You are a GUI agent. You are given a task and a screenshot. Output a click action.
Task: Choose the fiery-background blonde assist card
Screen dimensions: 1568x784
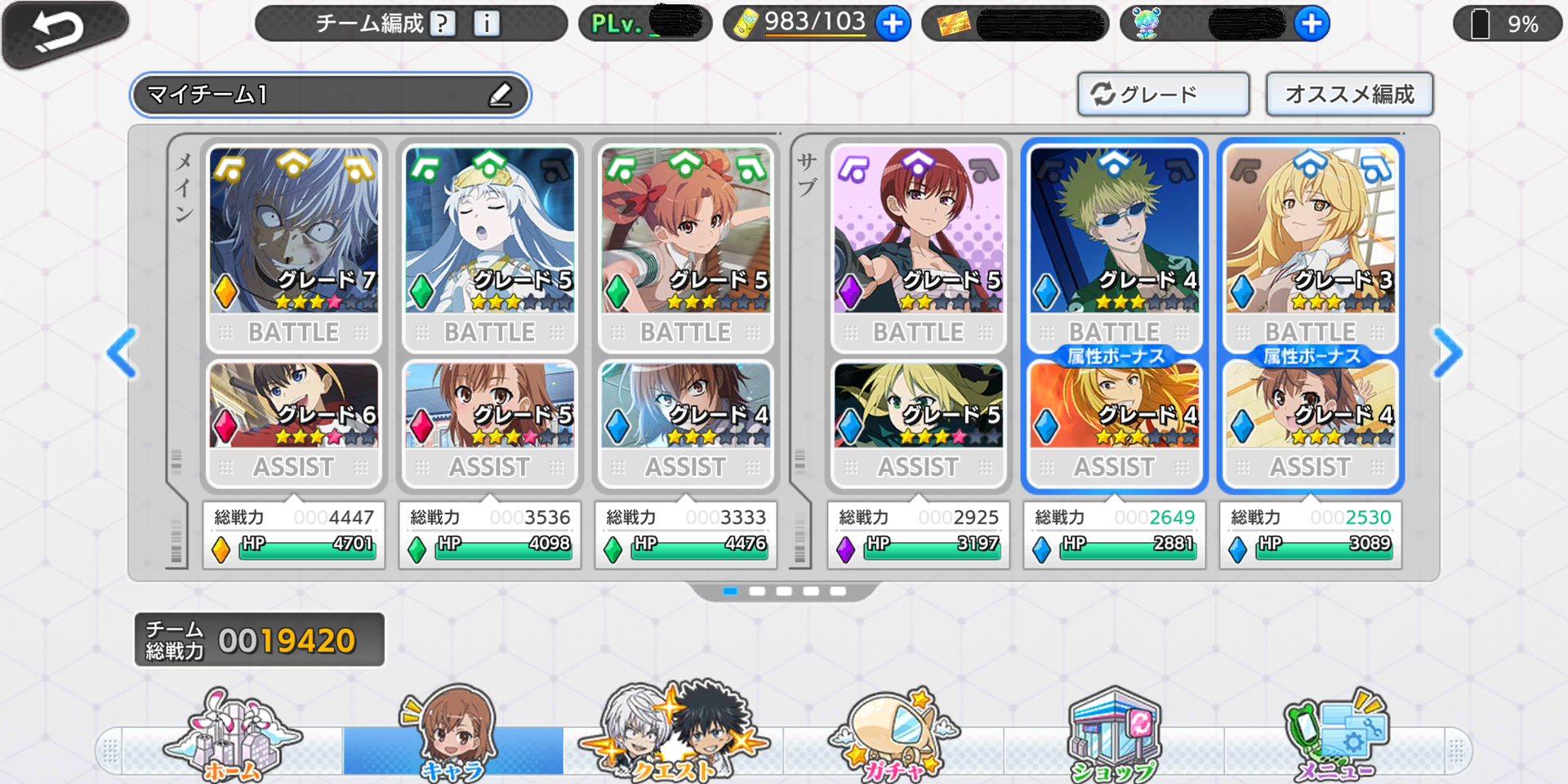(1114, 407)
